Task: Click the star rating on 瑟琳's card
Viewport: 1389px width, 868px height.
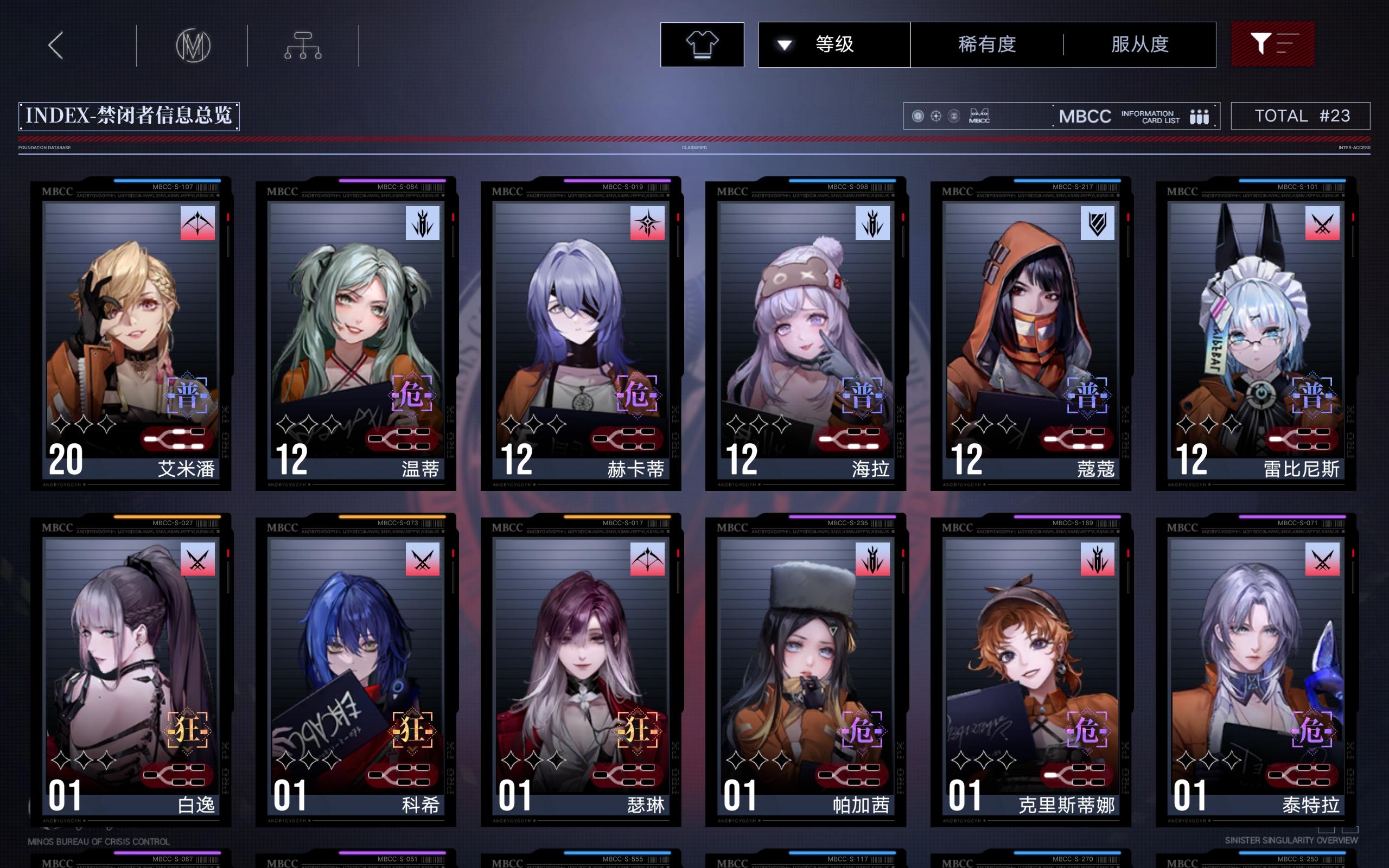Action: coord(534,759)
